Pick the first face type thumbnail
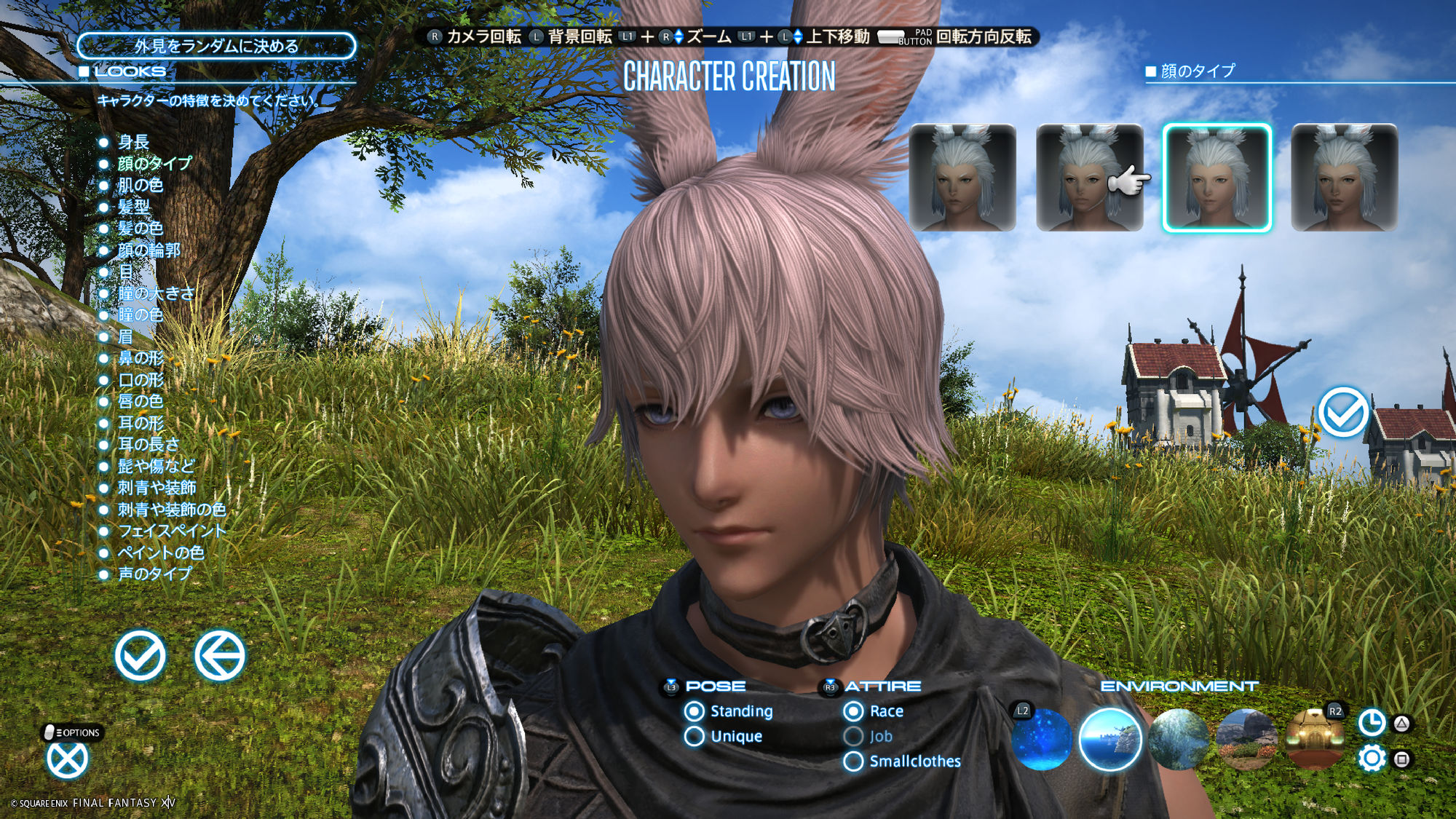The height and width of the screenshot is (819, 1456). (962, 178)
